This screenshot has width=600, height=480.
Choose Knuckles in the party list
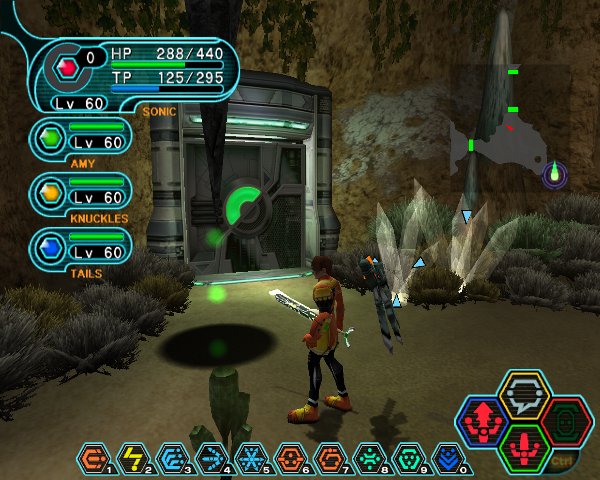[x=81, y=192]
